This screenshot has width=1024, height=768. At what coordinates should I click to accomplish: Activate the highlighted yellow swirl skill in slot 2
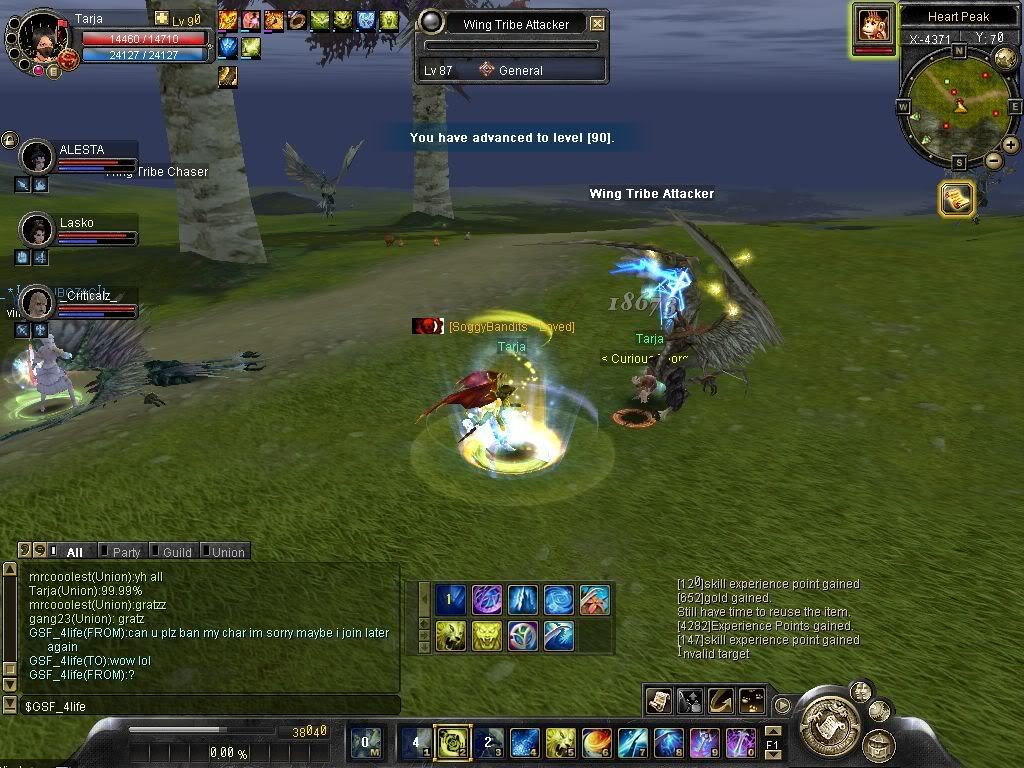tap(452, 743)
